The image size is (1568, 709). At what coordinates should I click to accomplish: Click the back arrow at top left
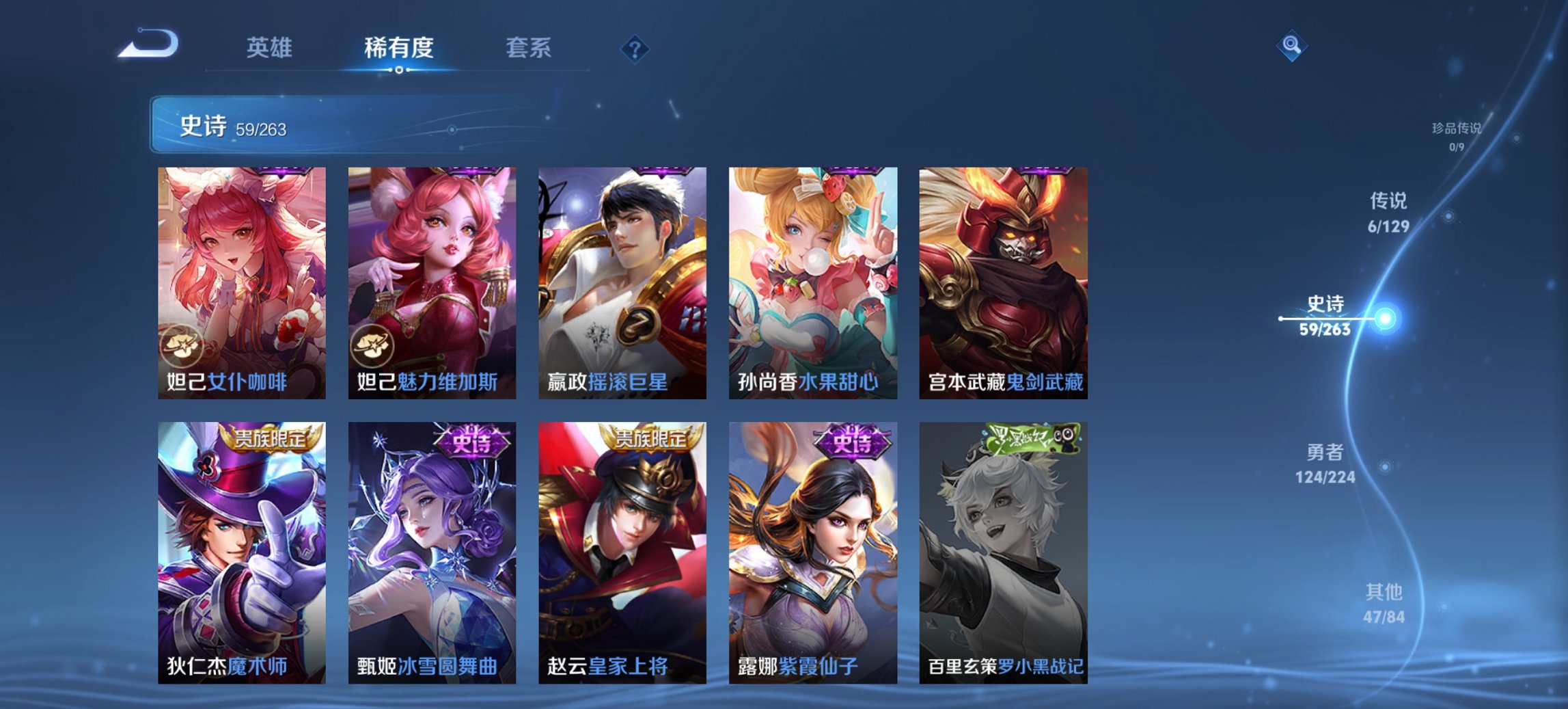(x=149, y=45)
